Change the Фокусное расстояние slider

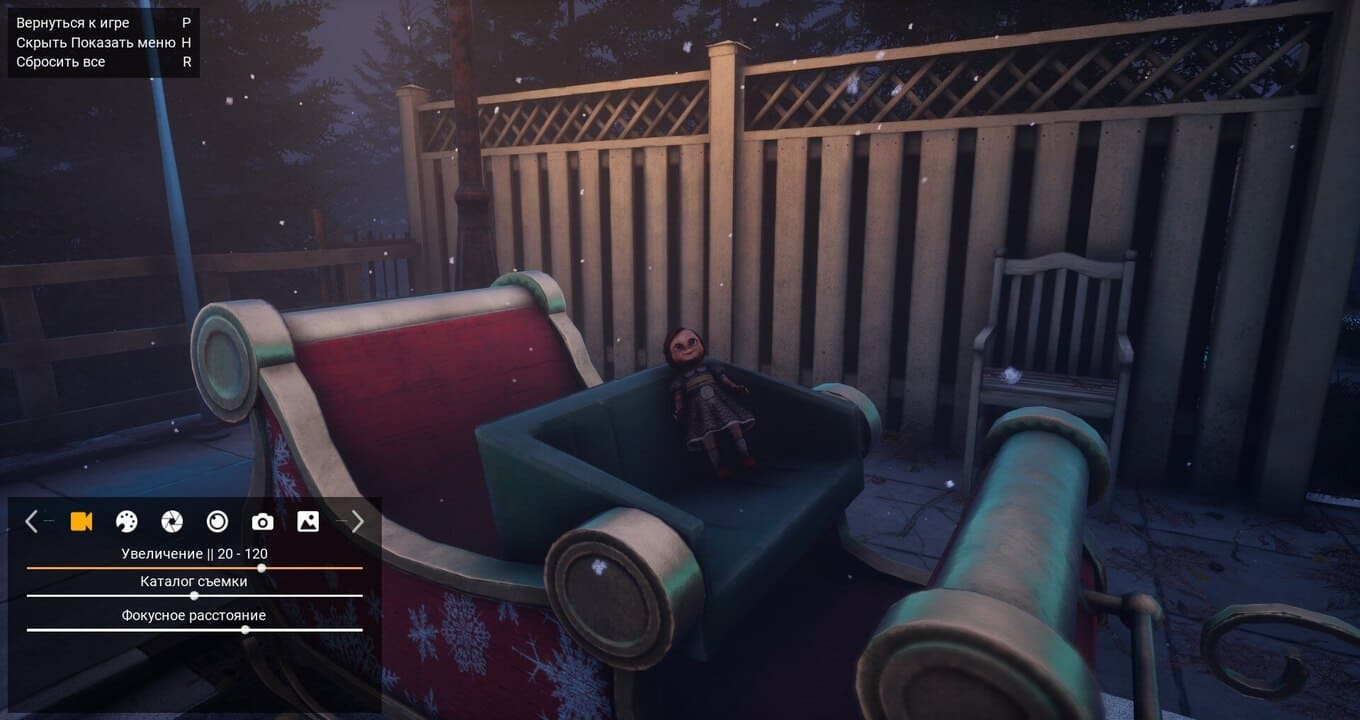(245, 630)
